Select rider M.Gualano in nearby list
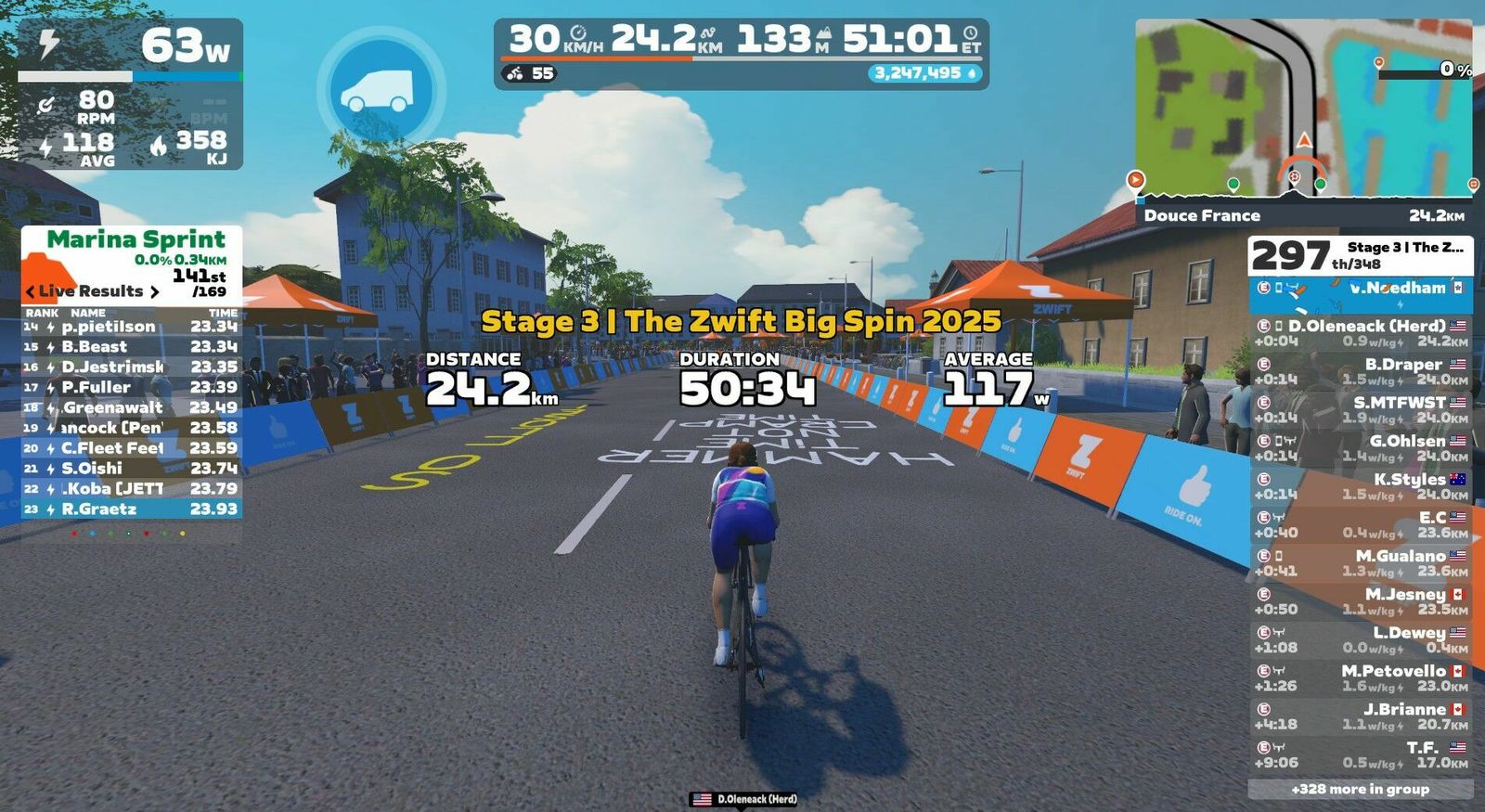 pyautogui.click(x=1360, y=562)
